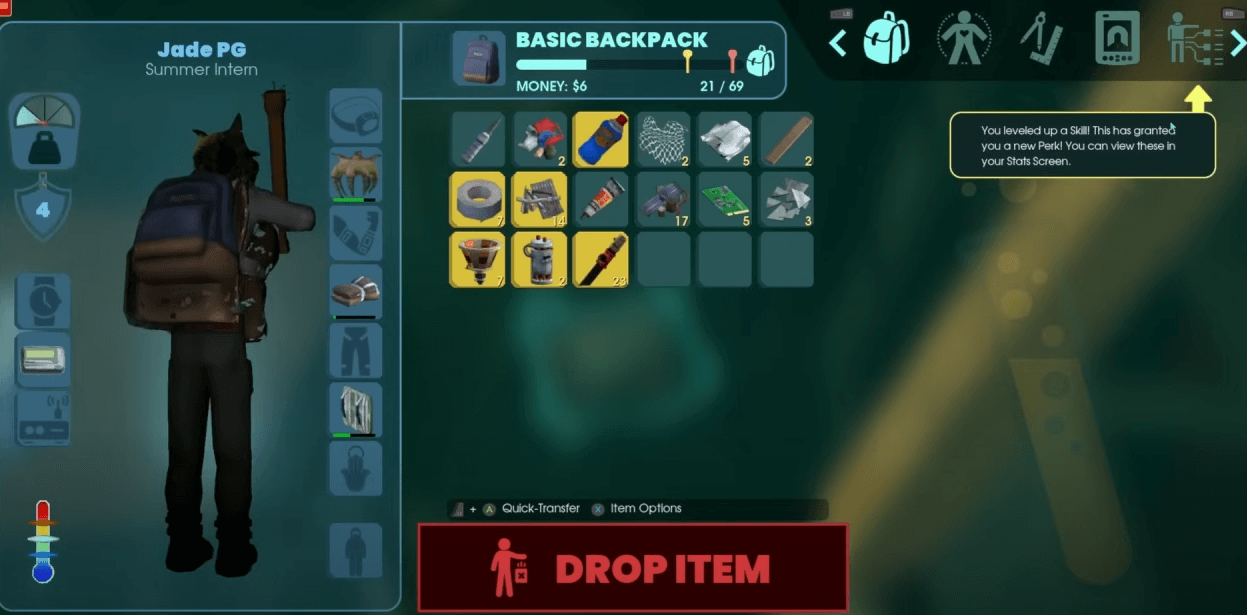Select the equipped pager gadget slot
Image resolution: width=1247 pixels, height=615 pixels.
43,359
